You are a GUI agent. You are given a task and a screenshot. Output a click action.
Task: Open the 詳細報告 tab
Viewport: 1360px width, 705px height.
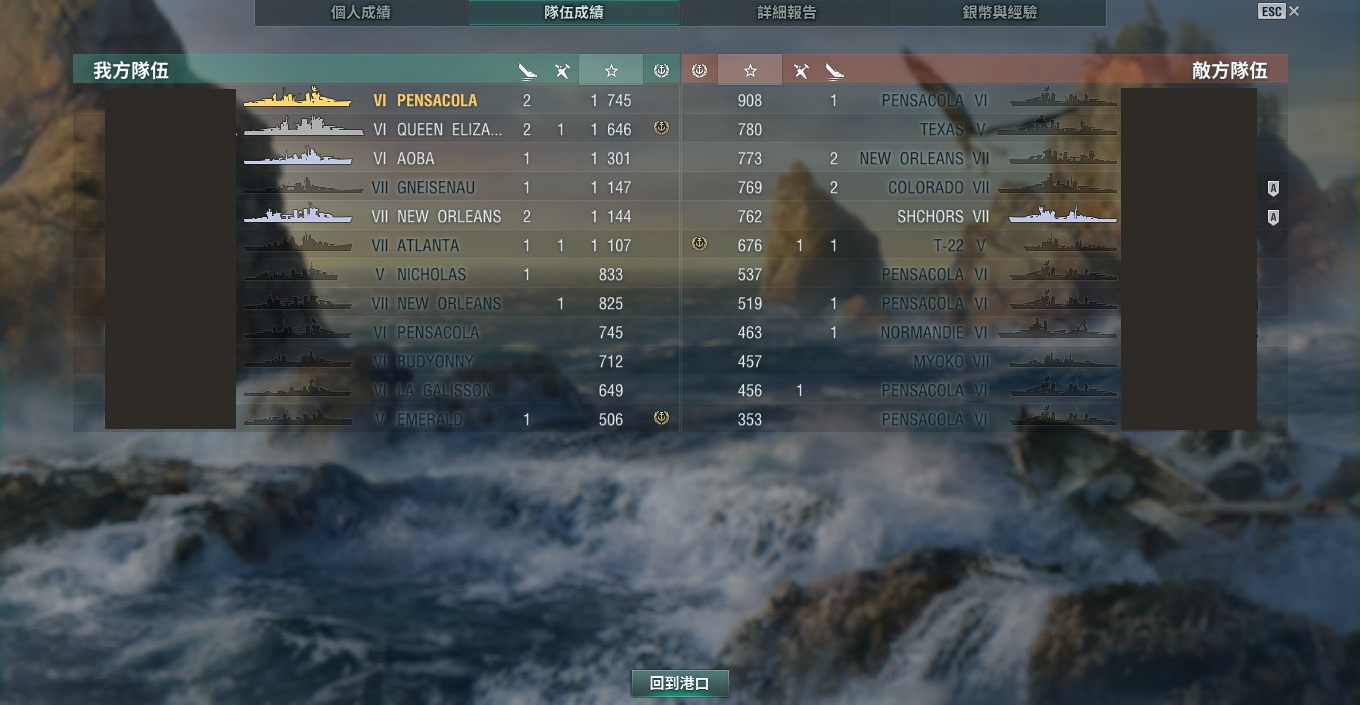(786, 13)
